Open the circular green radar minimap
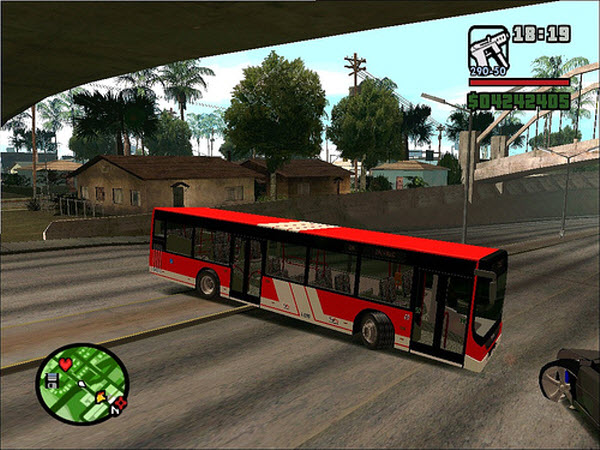The image size is (600, 450). tap(82, 384)
